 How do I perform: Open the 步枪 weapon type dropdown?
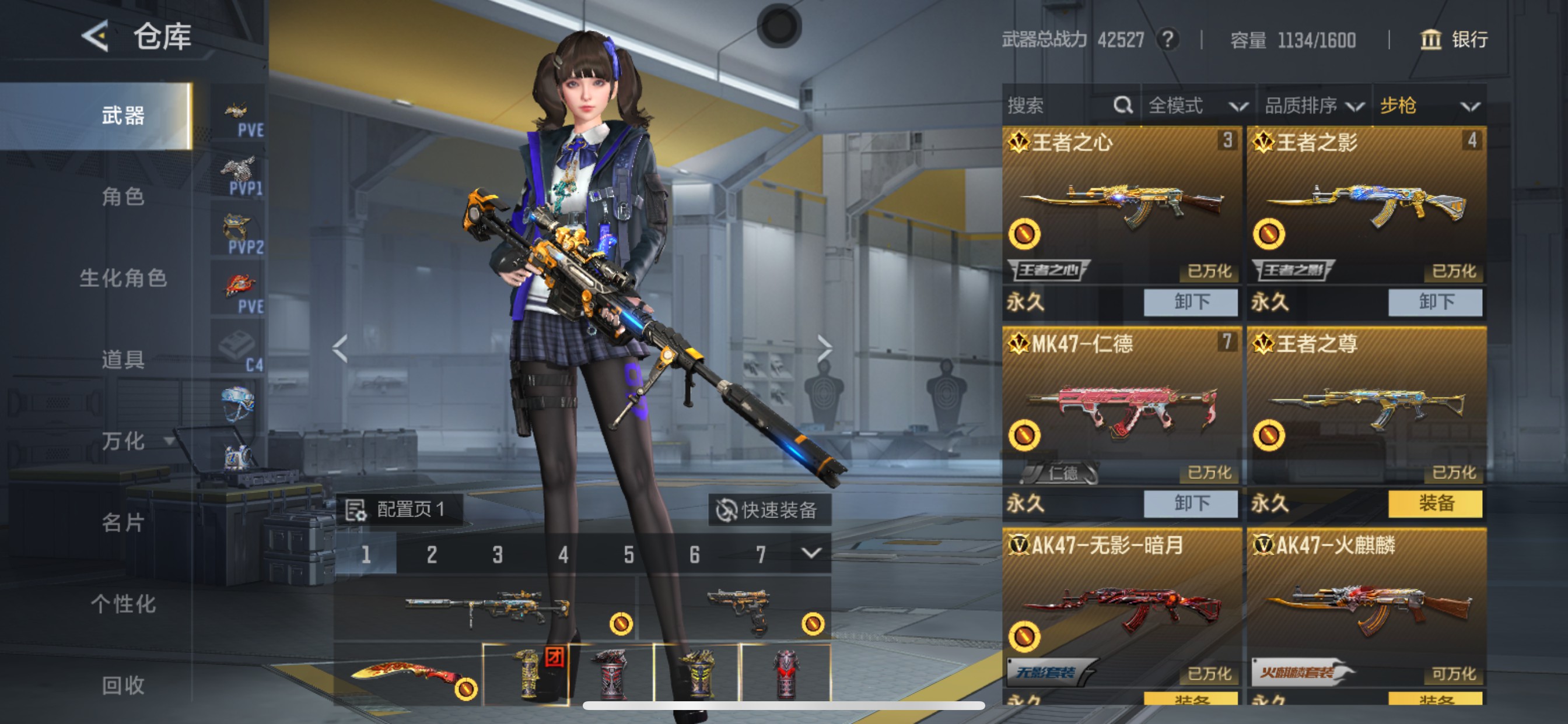(1428, 106)
